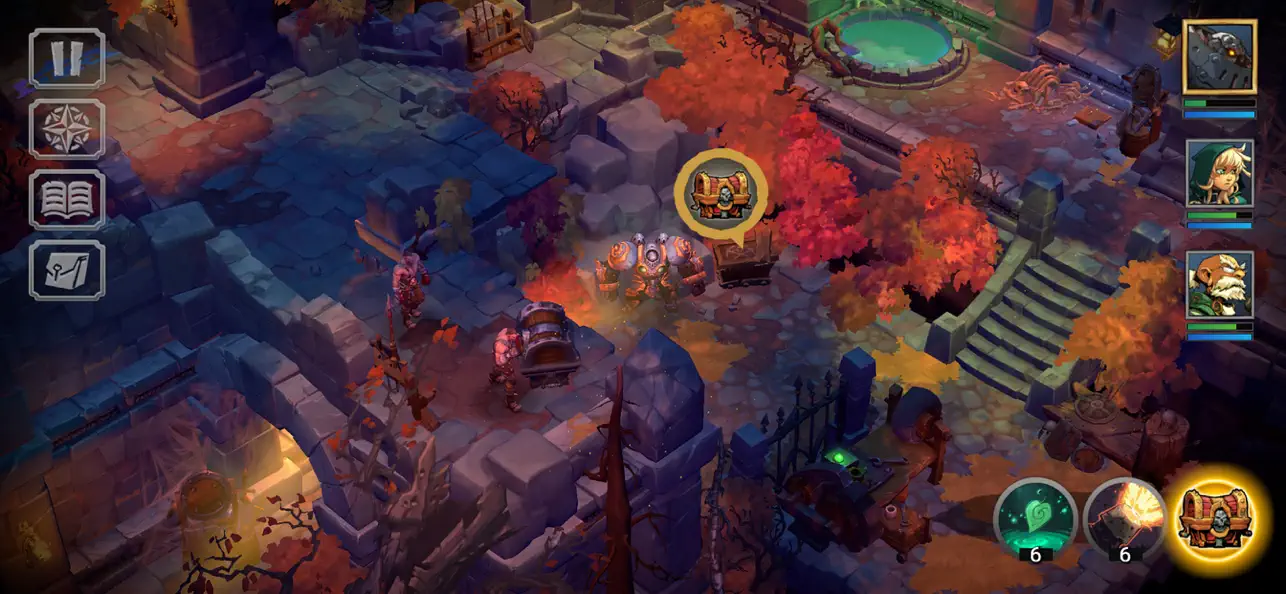
Task: Open the compass rose map button
Action: (67, 129)
